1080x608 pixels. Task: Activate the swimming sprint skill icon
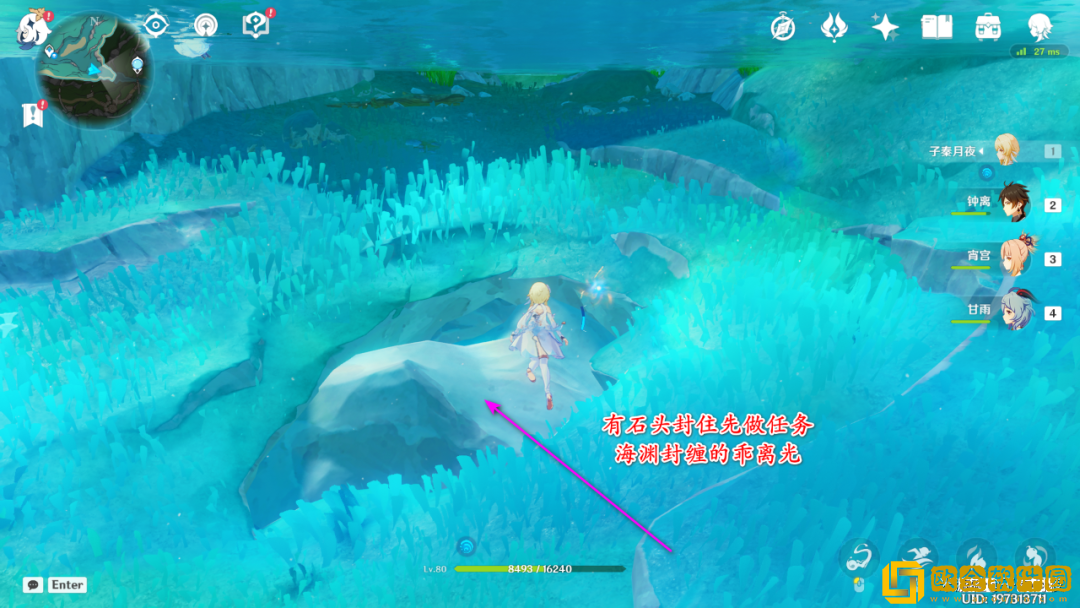(x=916, y=558)
